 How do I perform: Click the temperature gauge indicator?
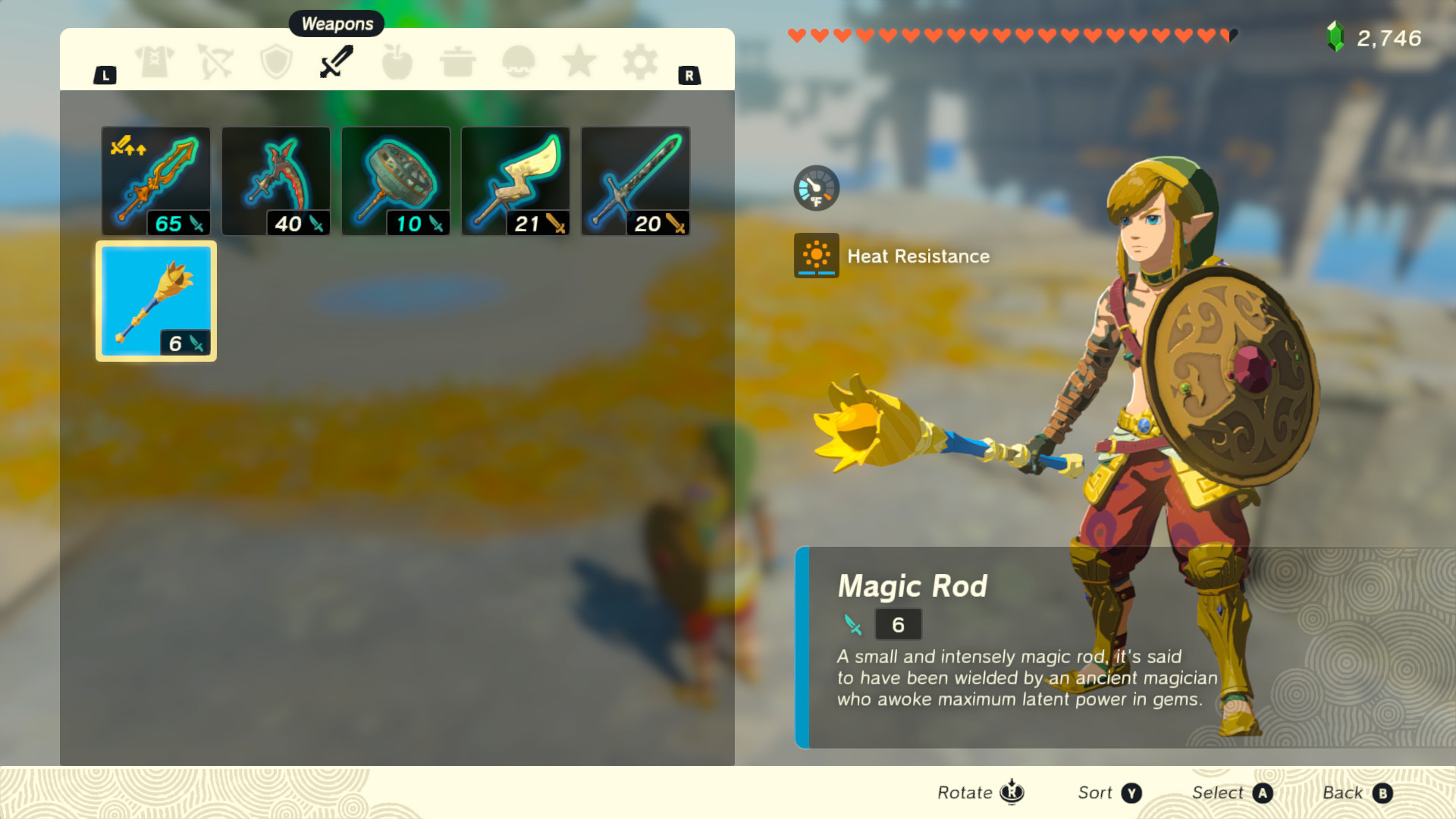point(816,187)
